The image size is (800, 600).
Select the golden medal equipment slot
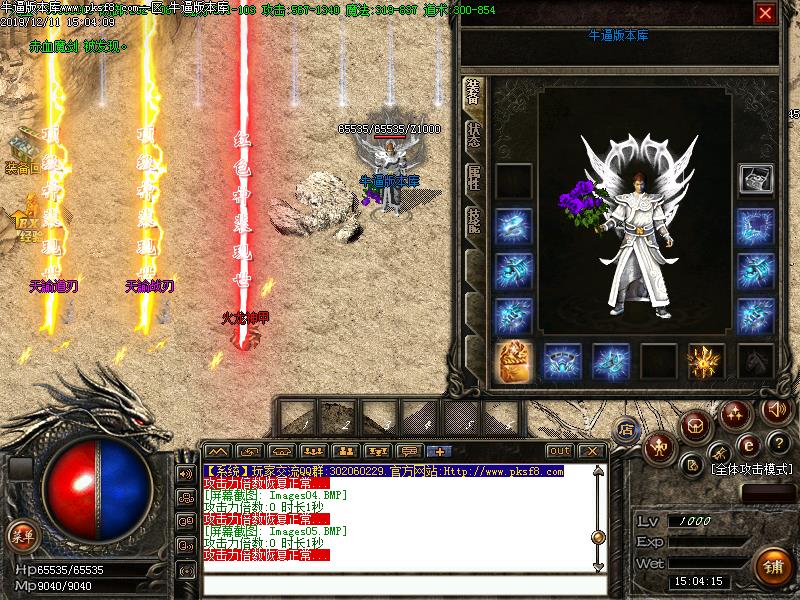[514, 361]
